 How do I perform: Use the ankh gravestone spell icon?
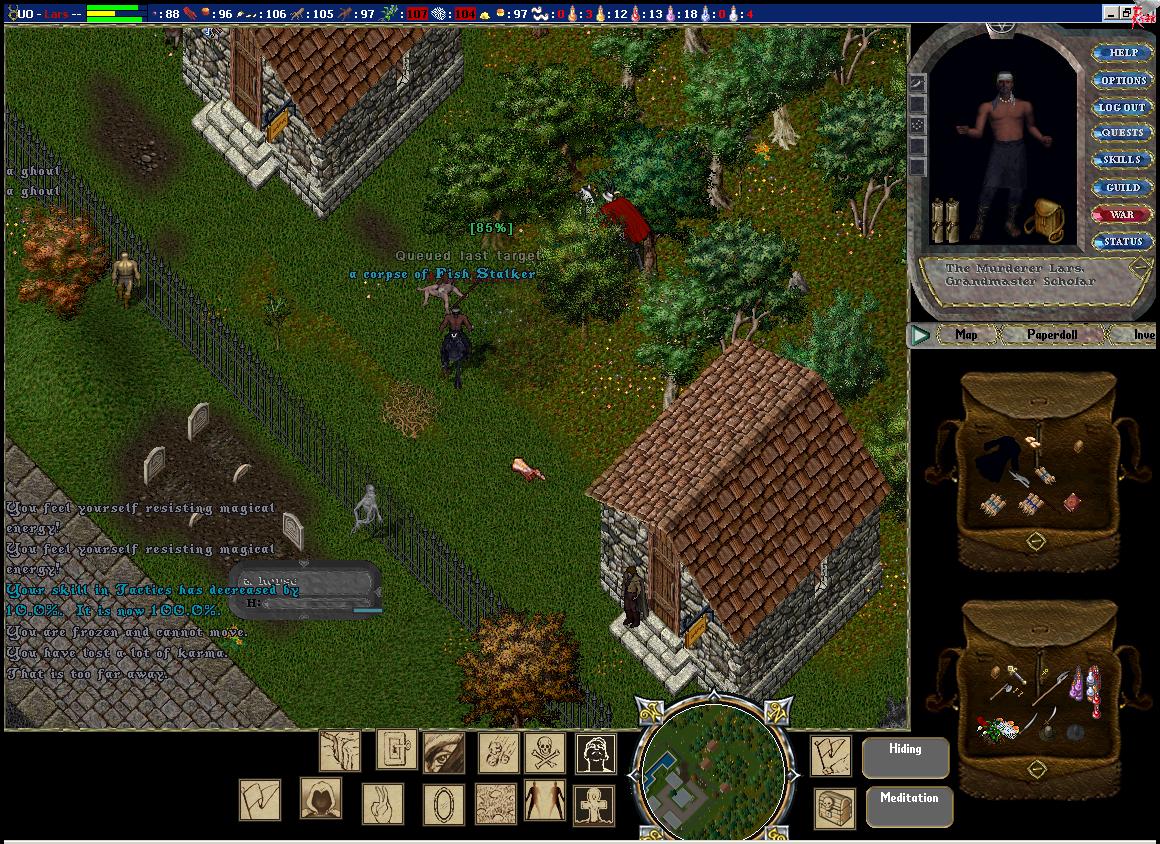[x=594, y=804]
